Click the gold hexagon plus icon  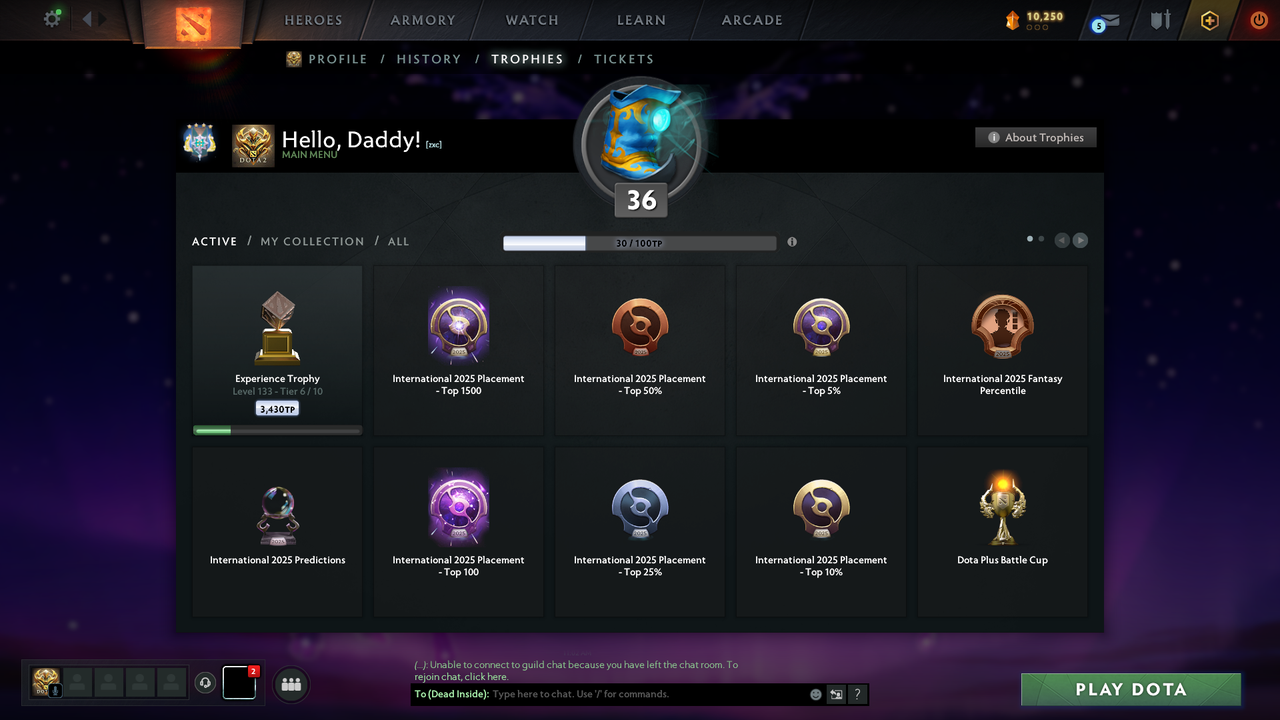[x=1209, y=18]
